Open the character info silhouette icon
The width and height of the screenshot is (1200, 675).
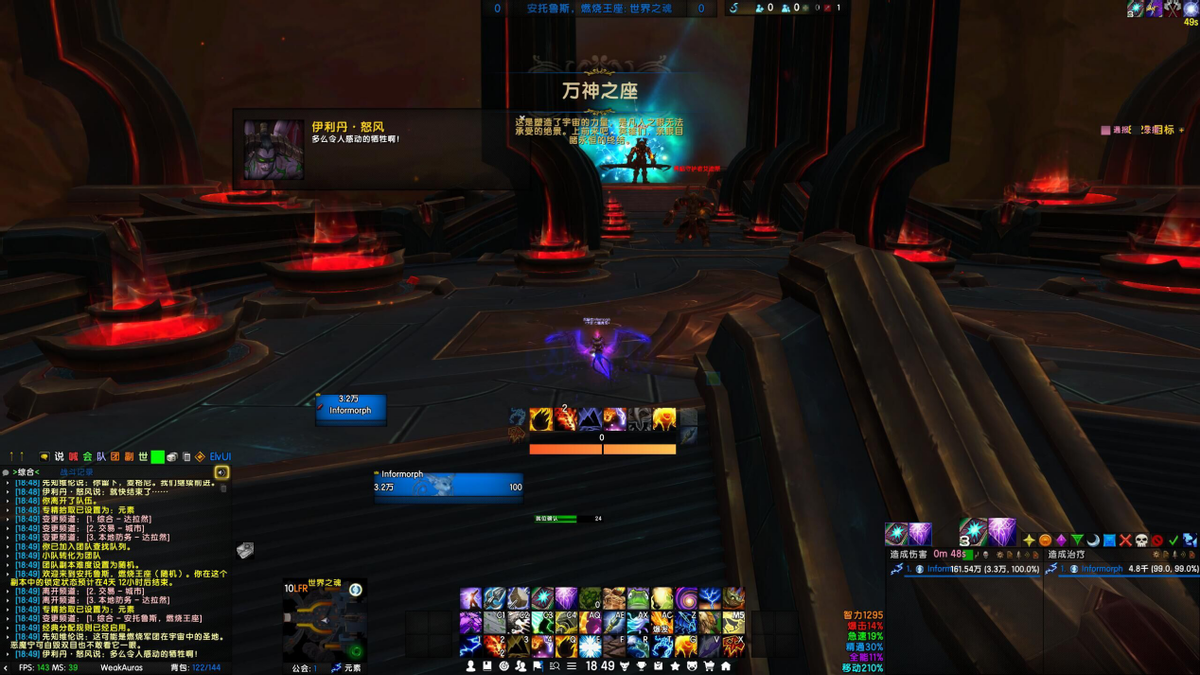pyautogui.click(x=471, y=666)
